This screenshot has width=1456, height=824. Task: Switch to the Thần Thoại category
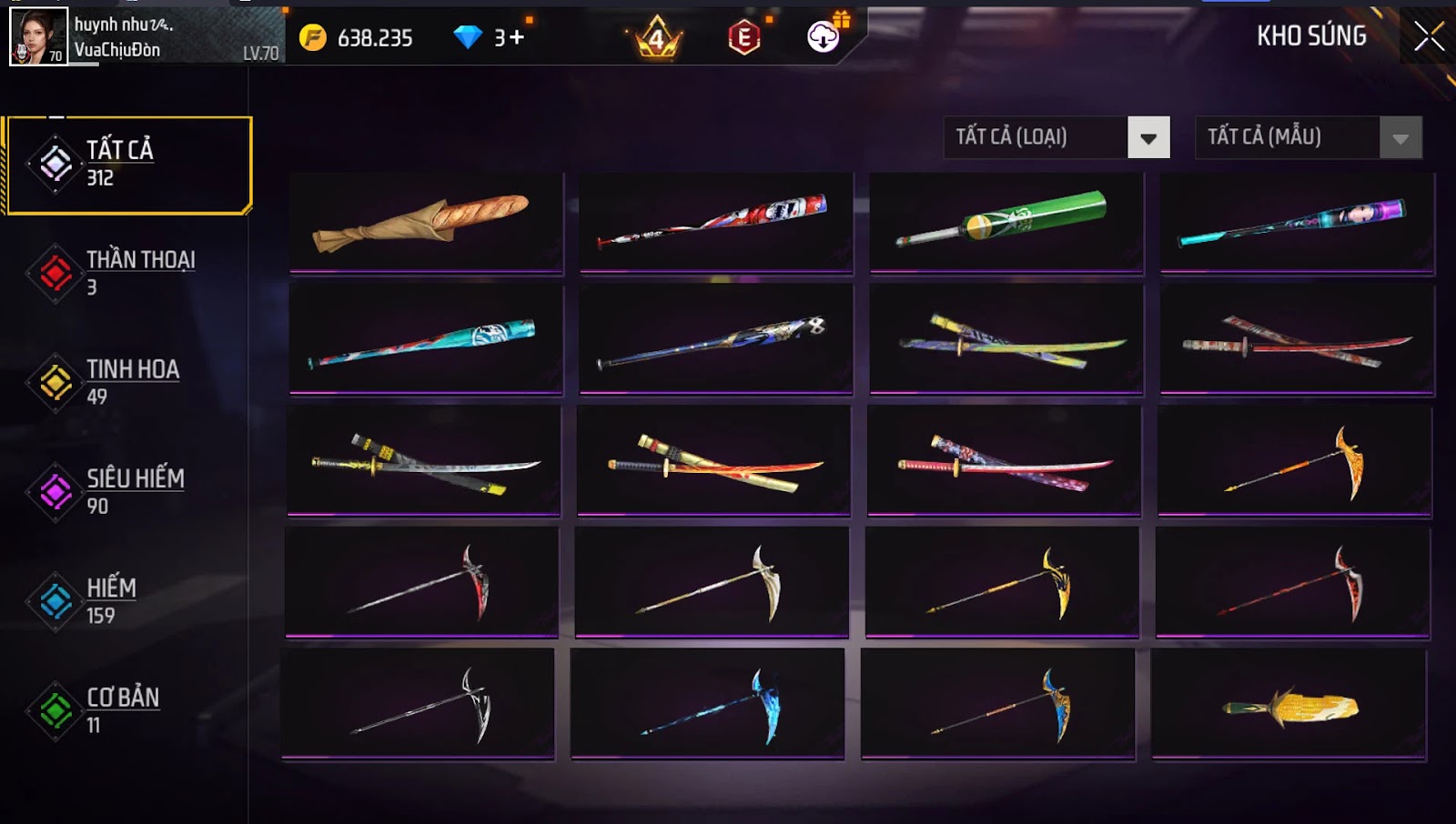click(x=128, y=273)
